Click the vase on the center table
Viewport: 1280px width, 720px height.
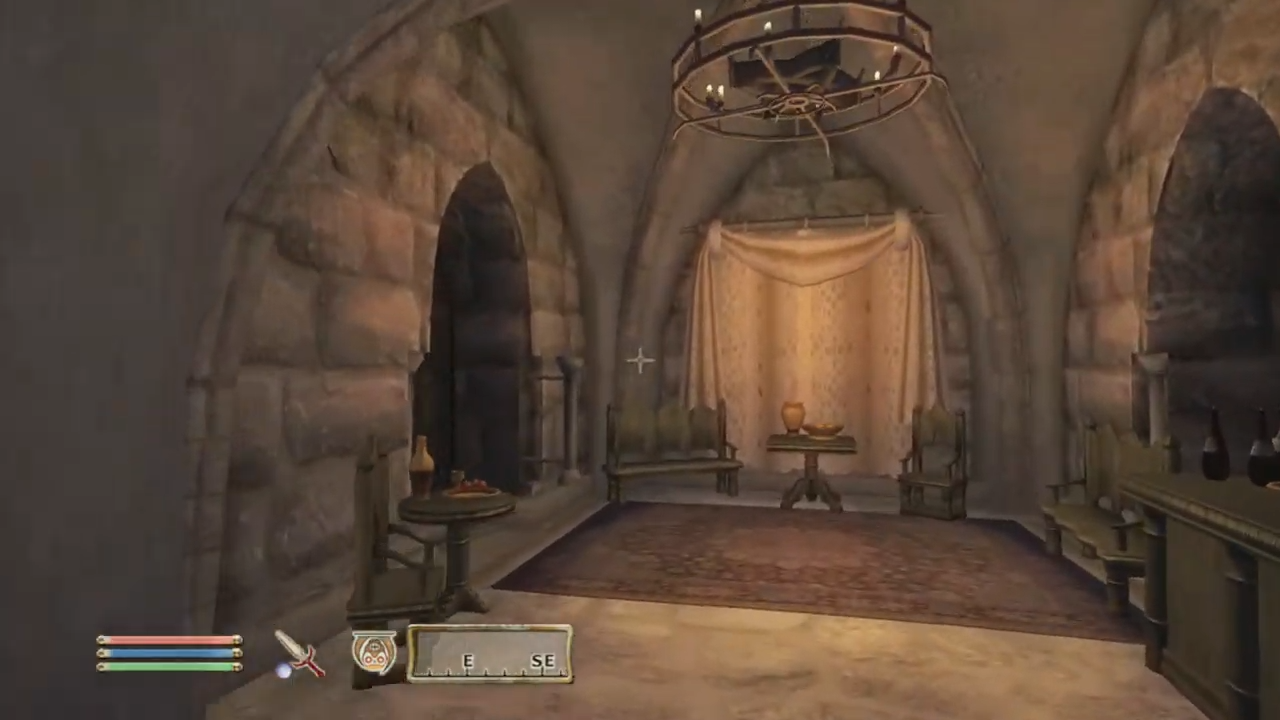[x=791, y=412]
